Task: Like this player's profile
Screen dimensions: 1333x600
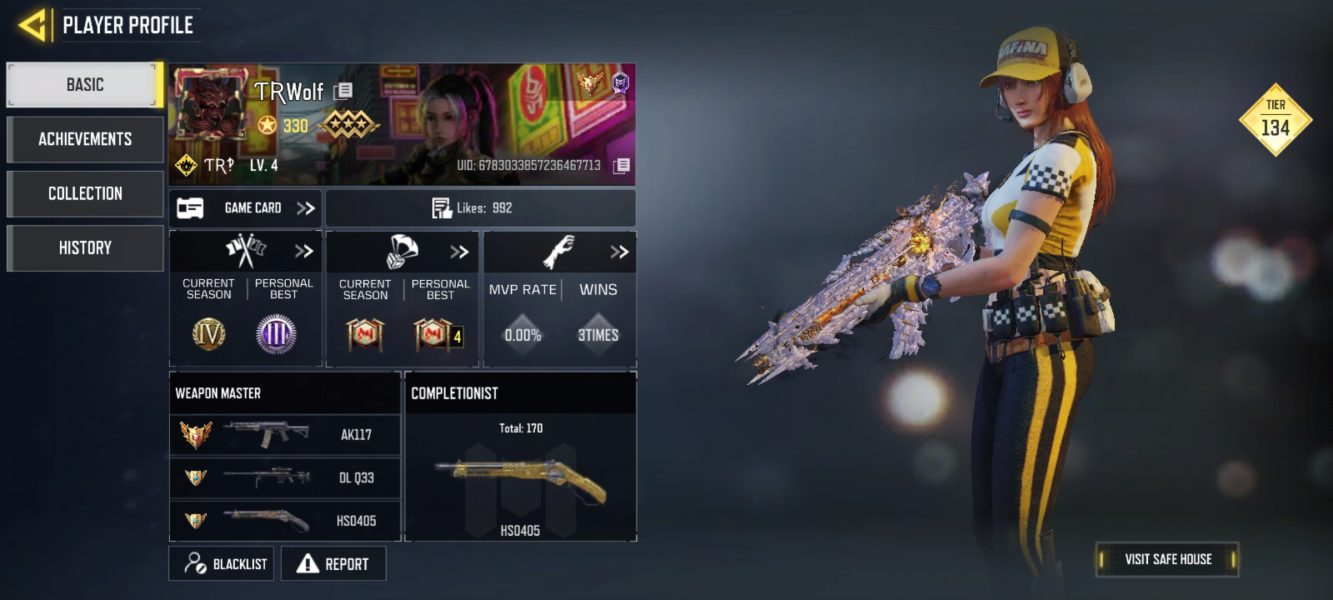Action: [480, 208]
